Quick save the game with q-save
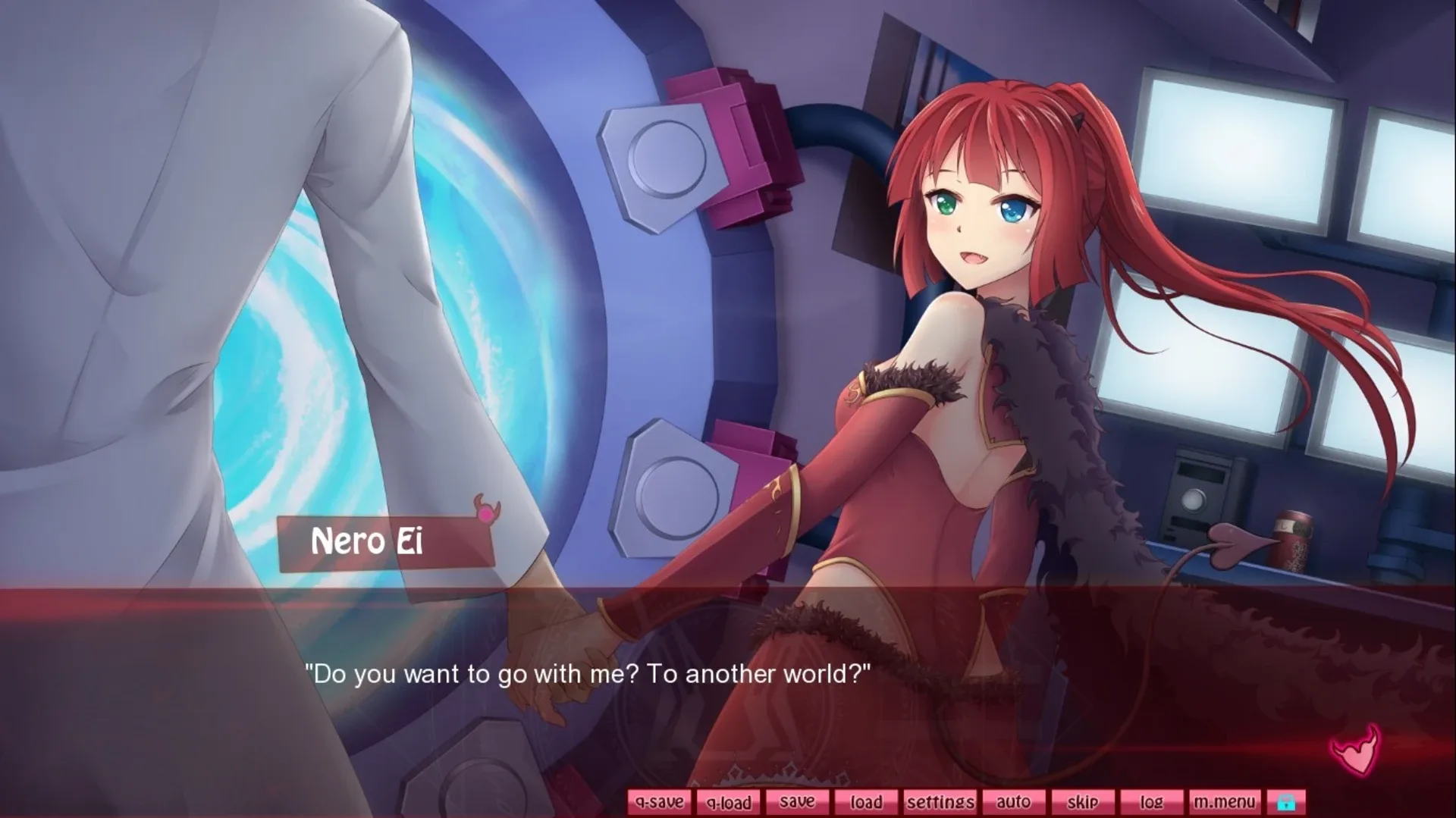Image resolution: width=1456 pixels, height=818 pixels. [x=658, y=801]
